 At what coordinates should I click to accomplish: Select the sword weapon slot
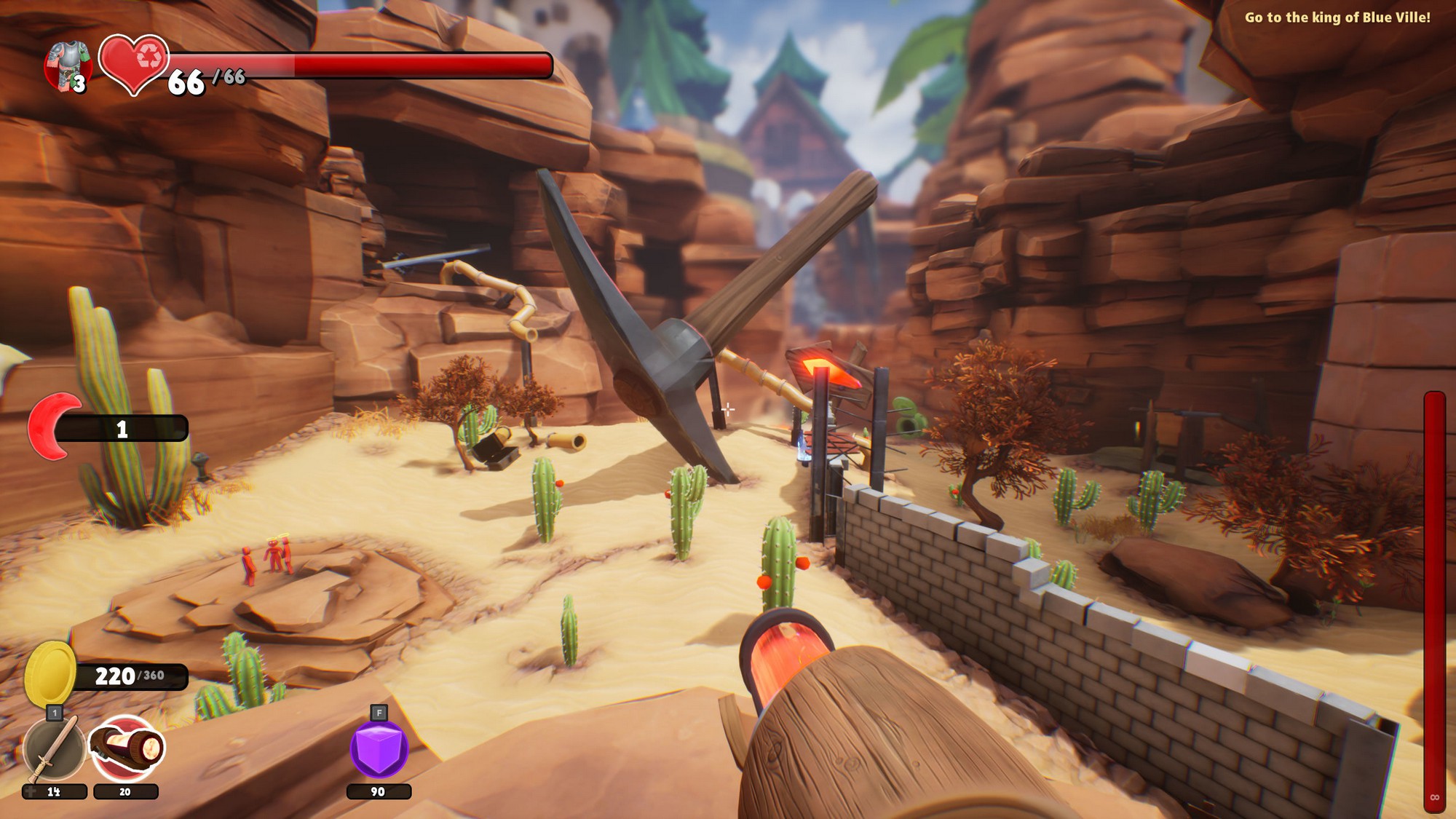(55, 748)
